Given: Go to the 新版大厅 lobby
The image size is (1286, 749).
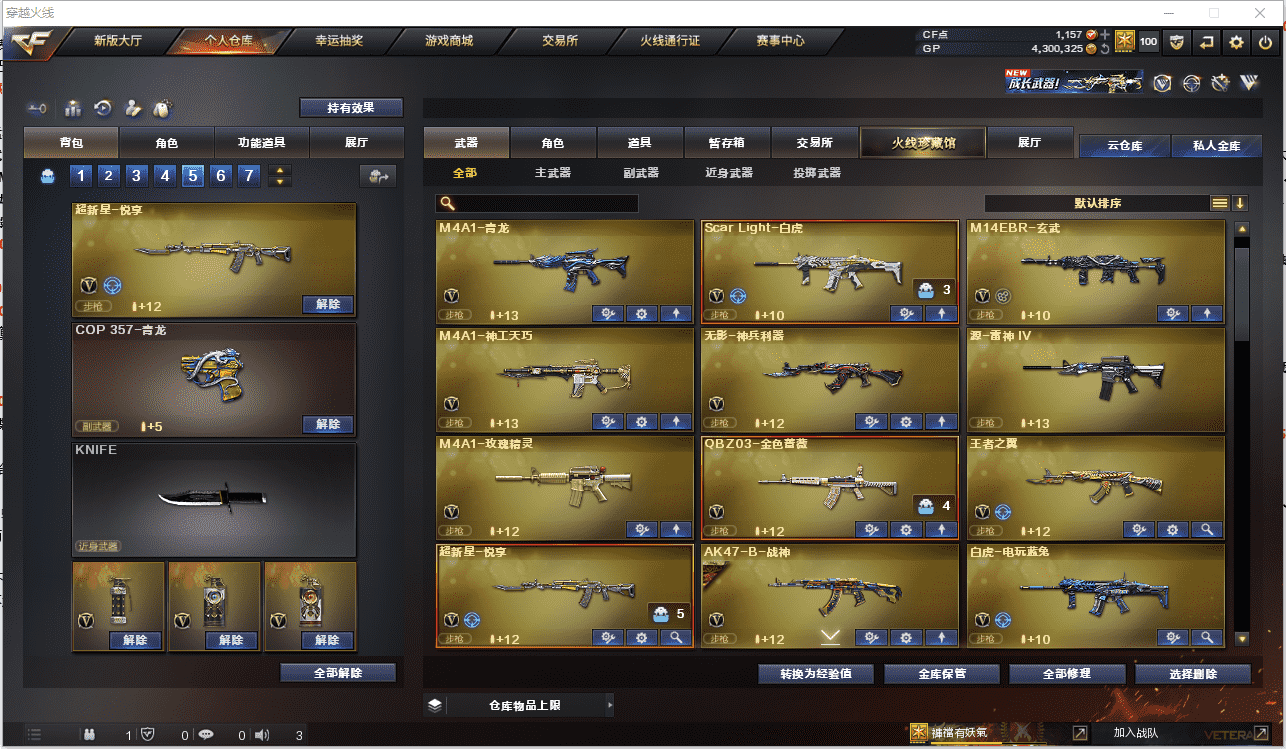Looking at the screenshot, I should [x=118, y=41].
